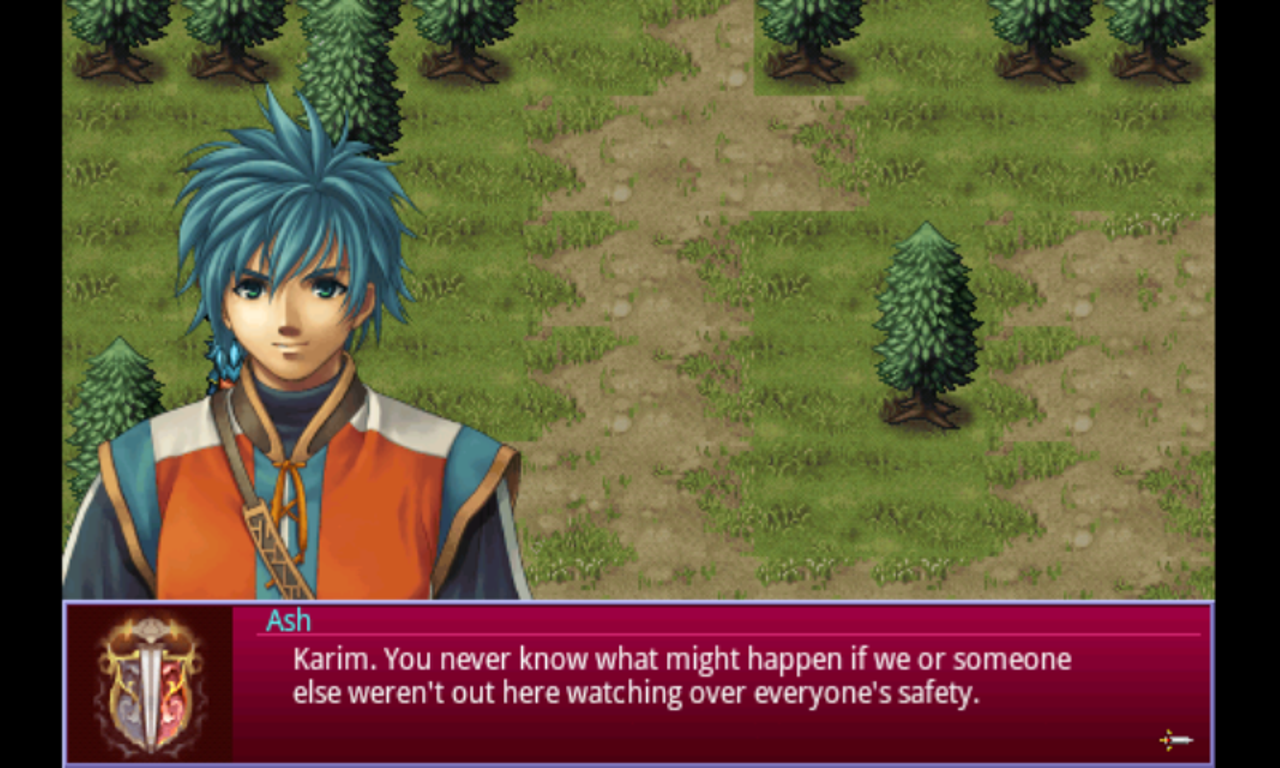Advance dialogue with the sword cursor arrow

tap(1176, 740)
